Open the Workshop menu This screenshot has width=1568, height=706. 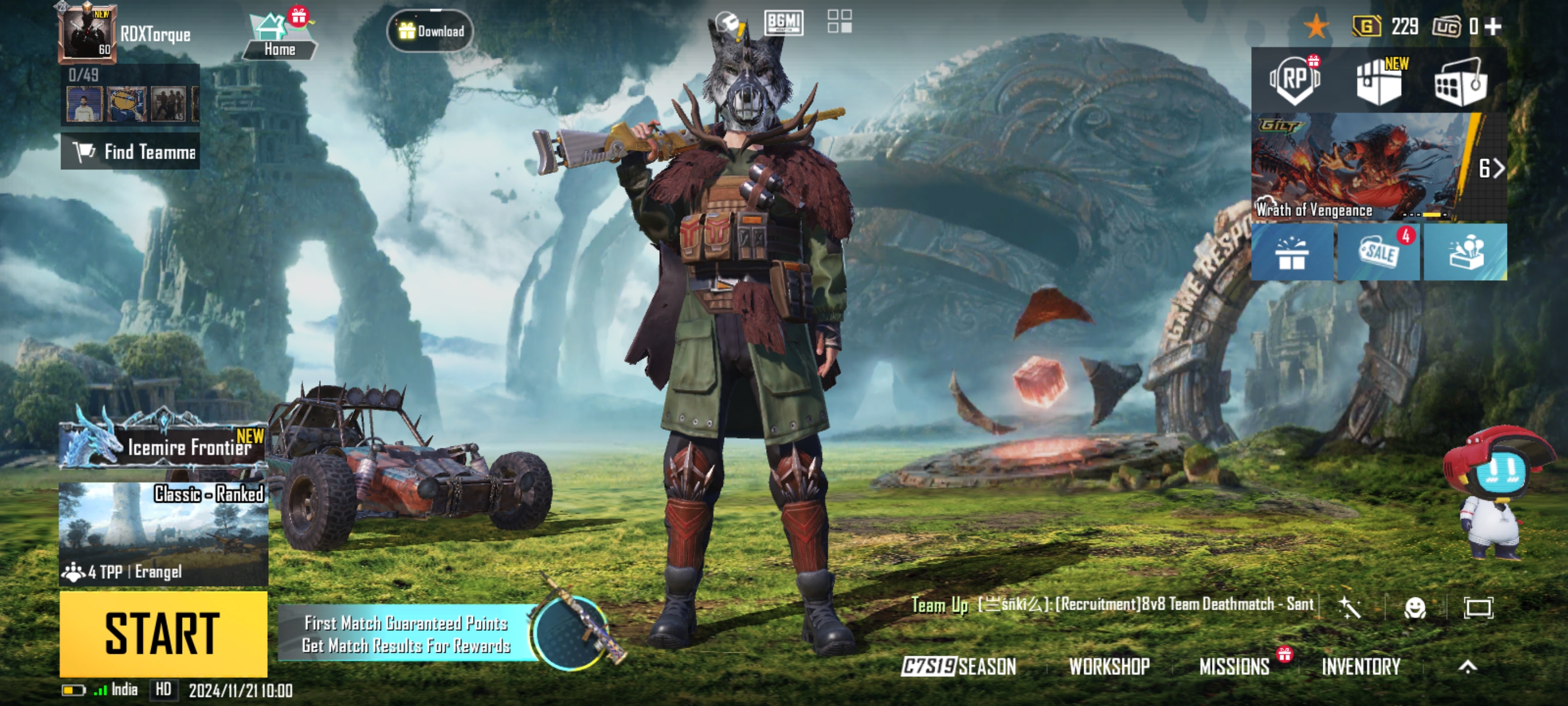point(1109,666)
